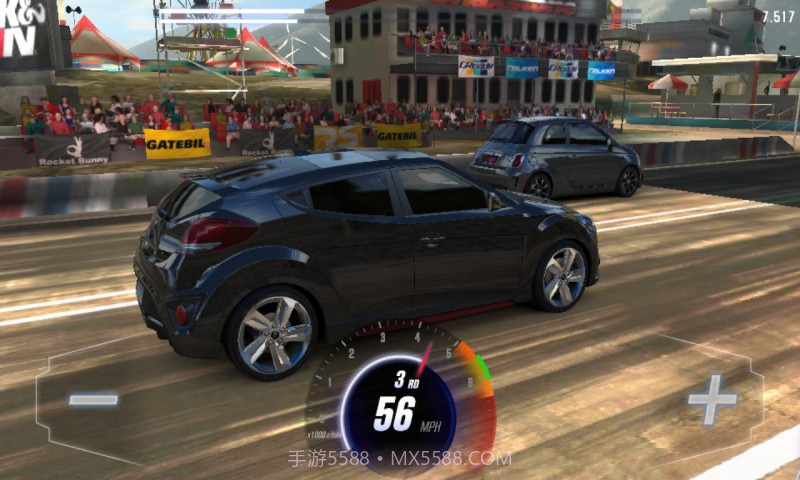Tap the plus upshift paddle
The width and height of the screenshot is (800, 480).
pos(711,400)
